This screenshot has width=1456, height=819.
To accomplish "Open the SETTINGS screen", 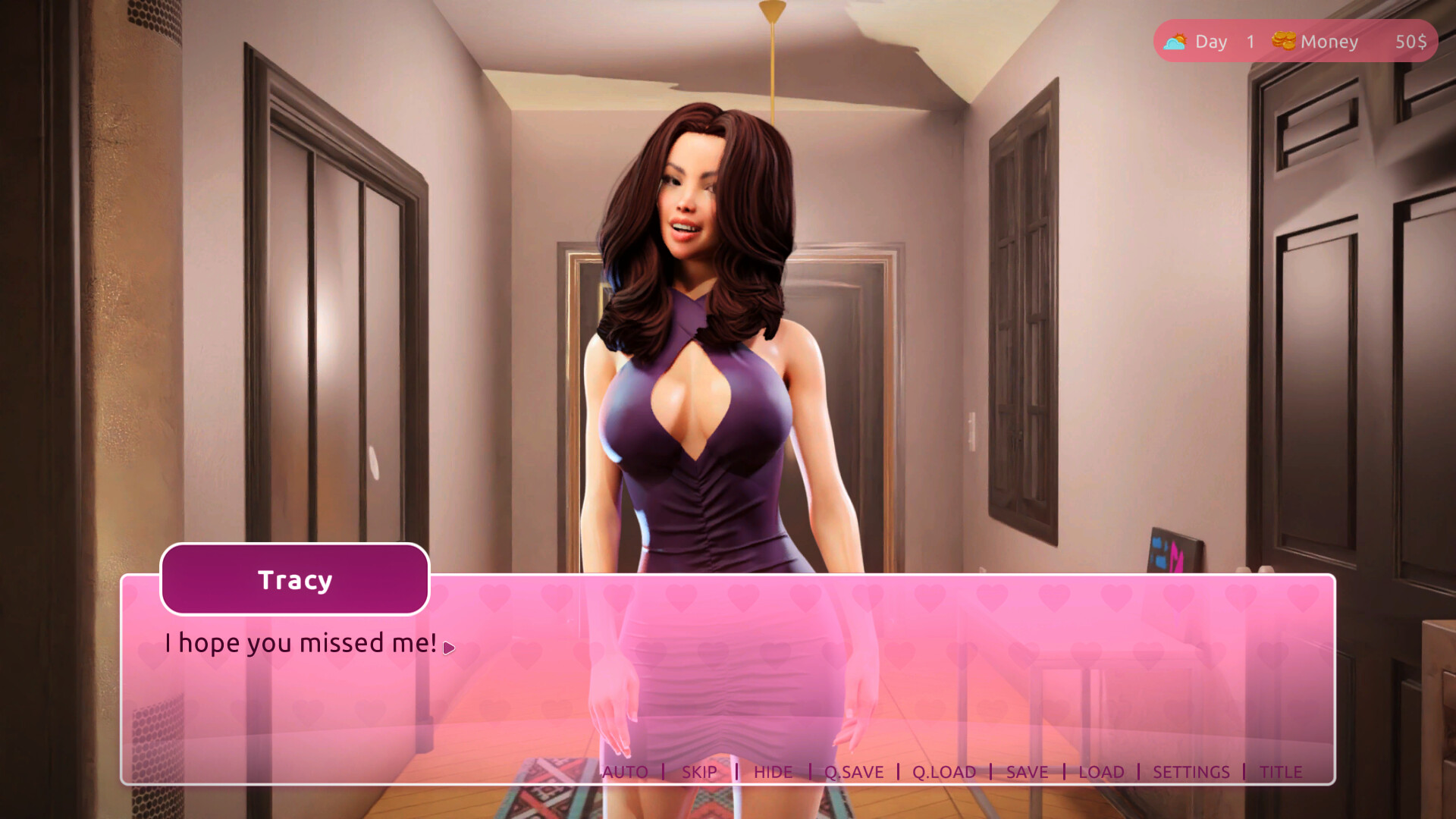I will [x=1191, y=772].
